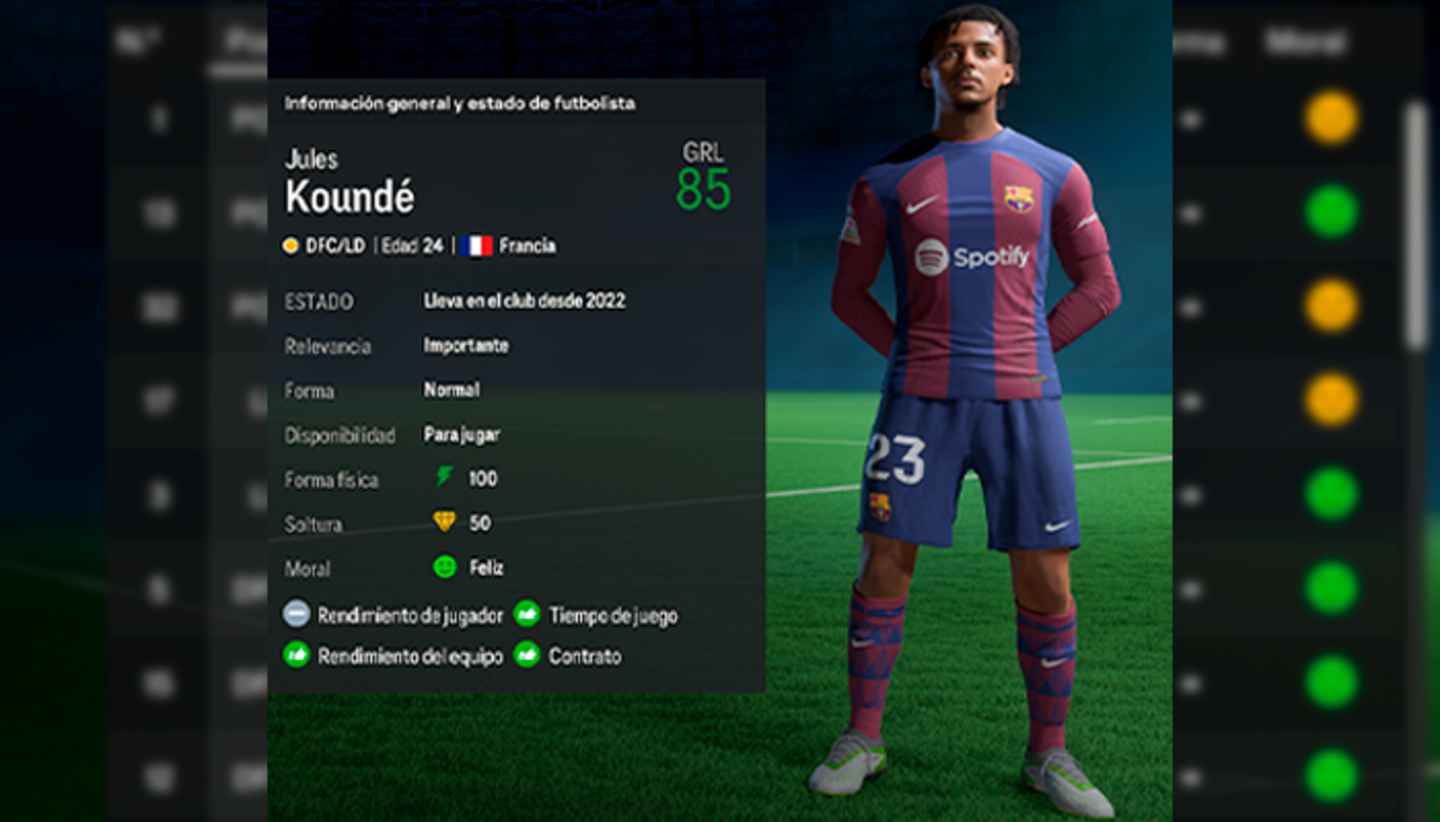Image resolution: width=1440 pixels, height=822 pixels.
Task: Open Rendimiento de jugador indicator icon
Action: [295, 616]
